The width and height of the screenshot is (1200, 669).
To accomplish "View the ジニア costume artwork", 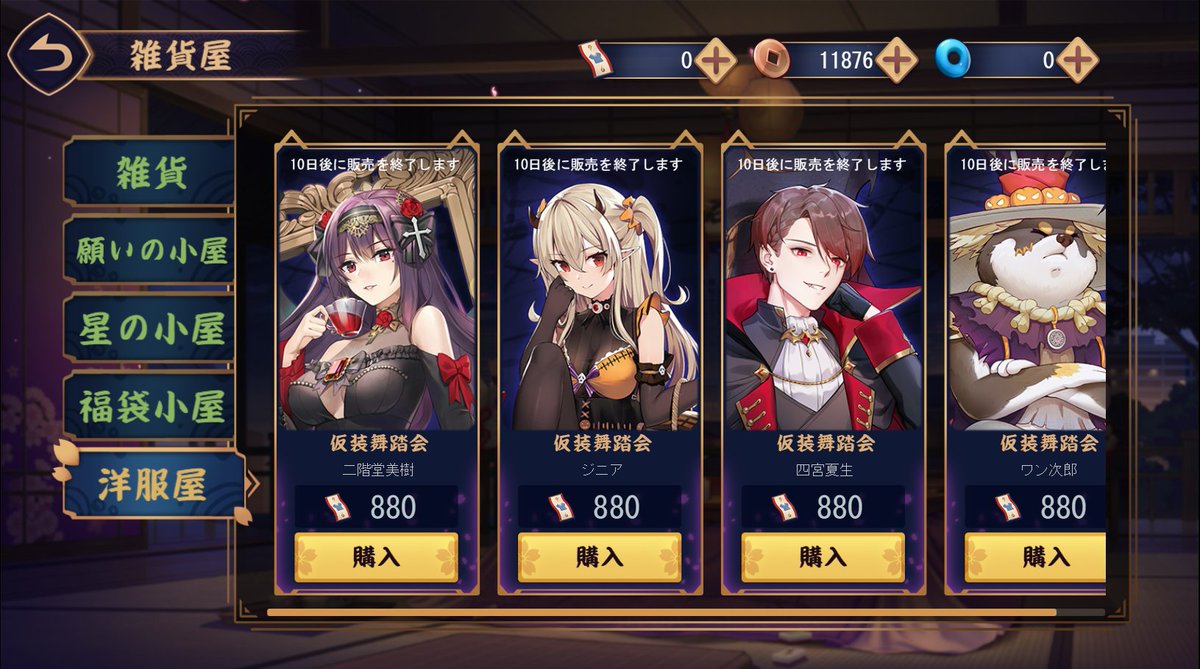I will tap(599, 300).
